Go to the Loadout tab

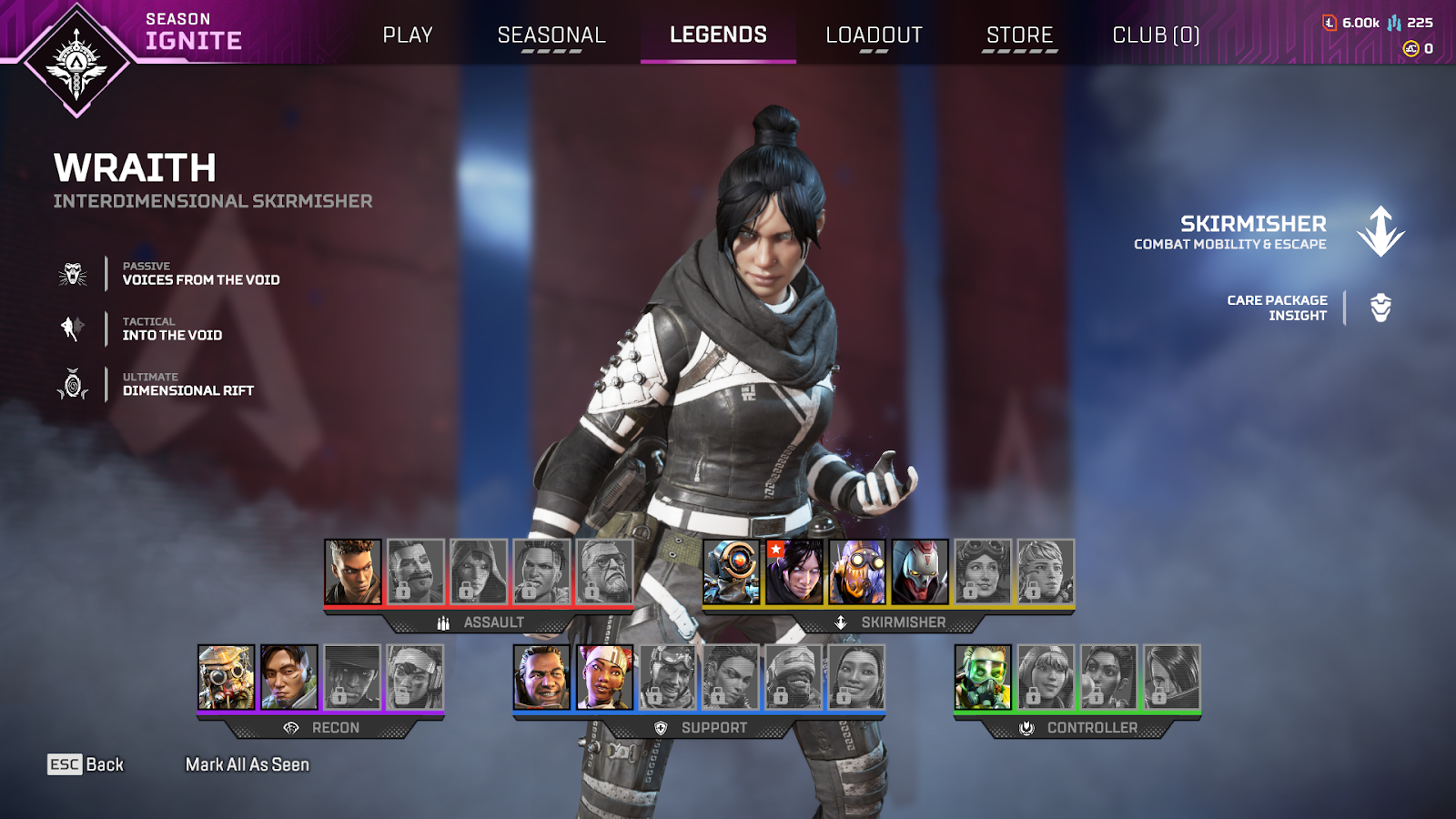tap(874, 35)
